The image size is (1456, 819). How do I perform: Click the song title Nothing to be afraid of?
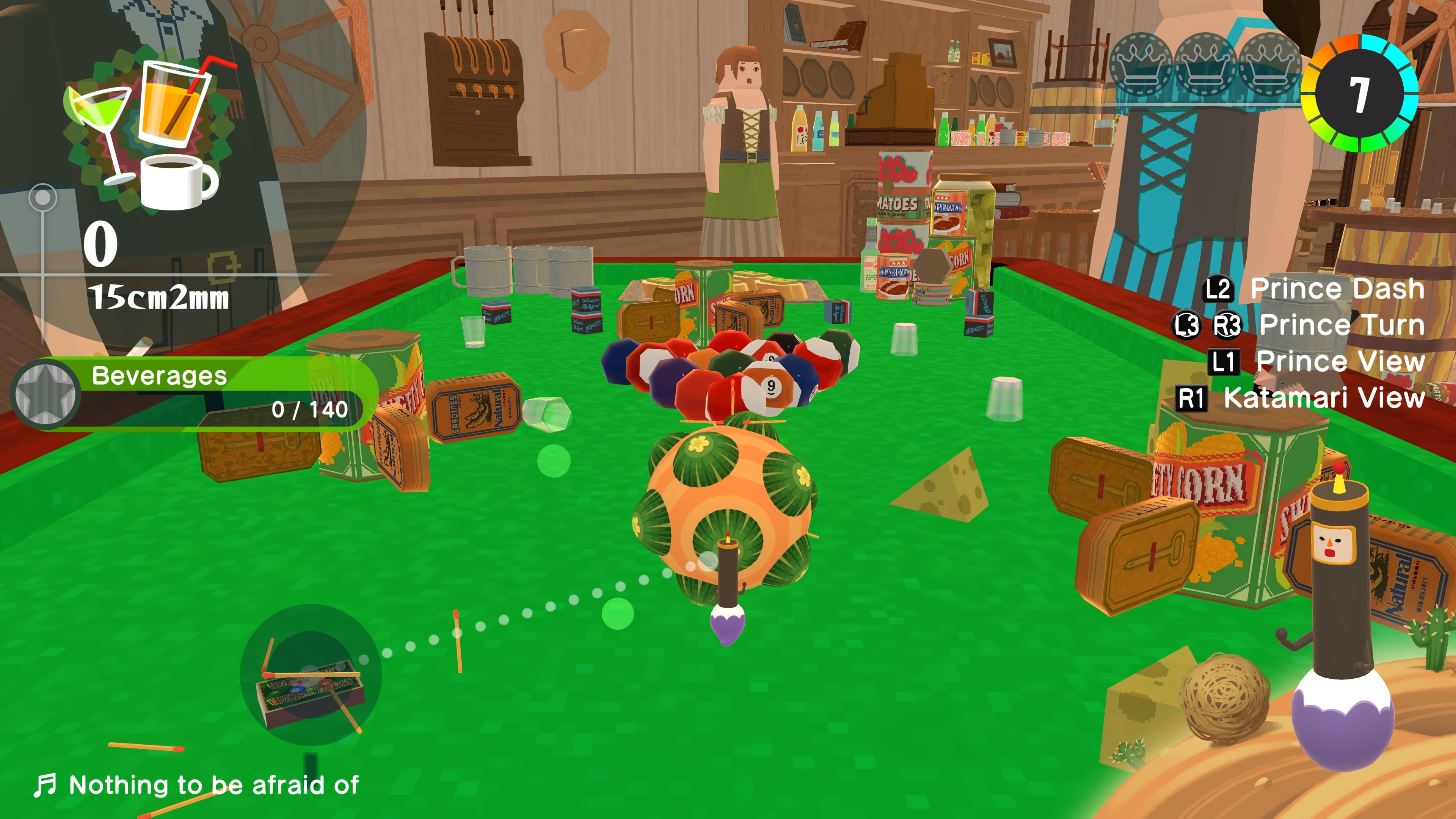coord(213,785)
